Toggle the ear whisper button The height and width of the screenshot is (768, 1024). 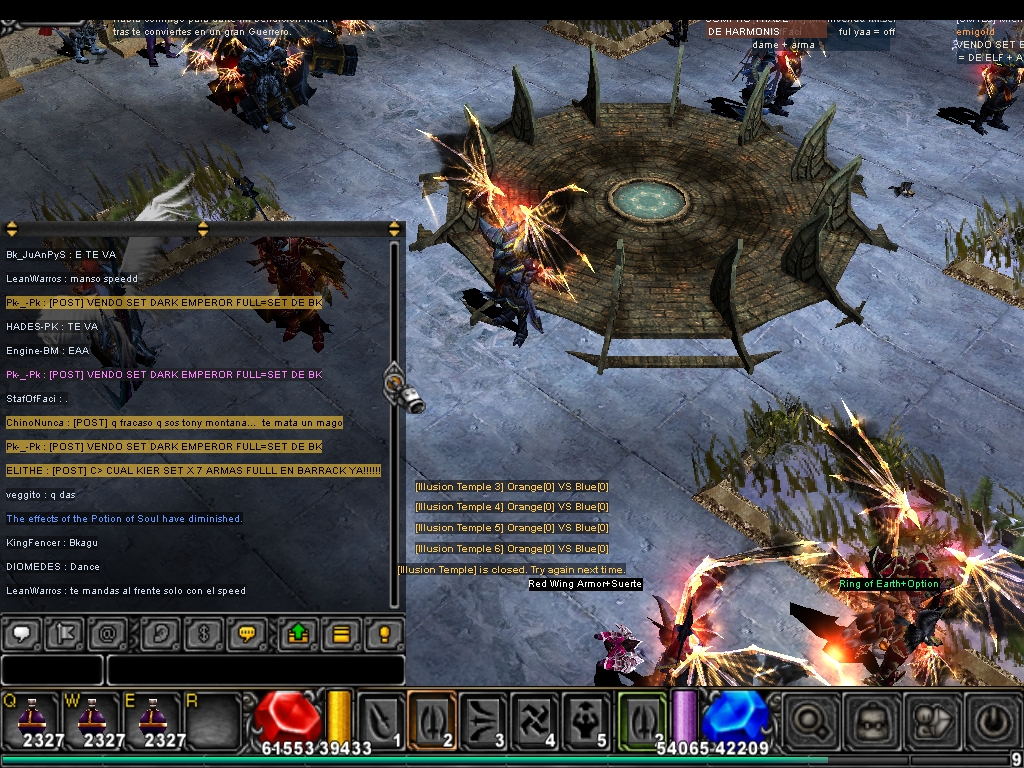coord(160,633)
